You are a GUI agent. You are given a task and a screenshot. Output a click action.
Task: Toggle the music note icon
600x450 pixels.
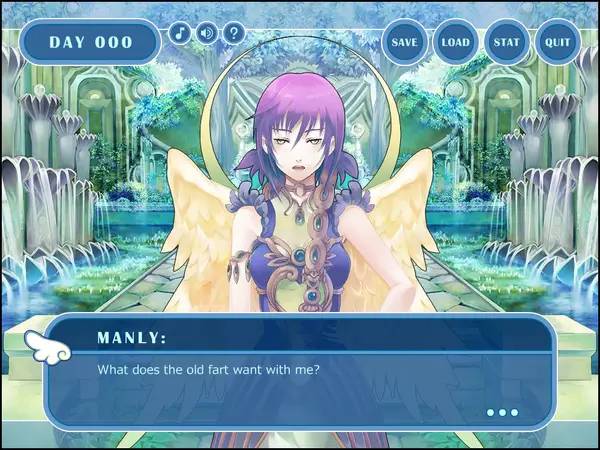180,32
